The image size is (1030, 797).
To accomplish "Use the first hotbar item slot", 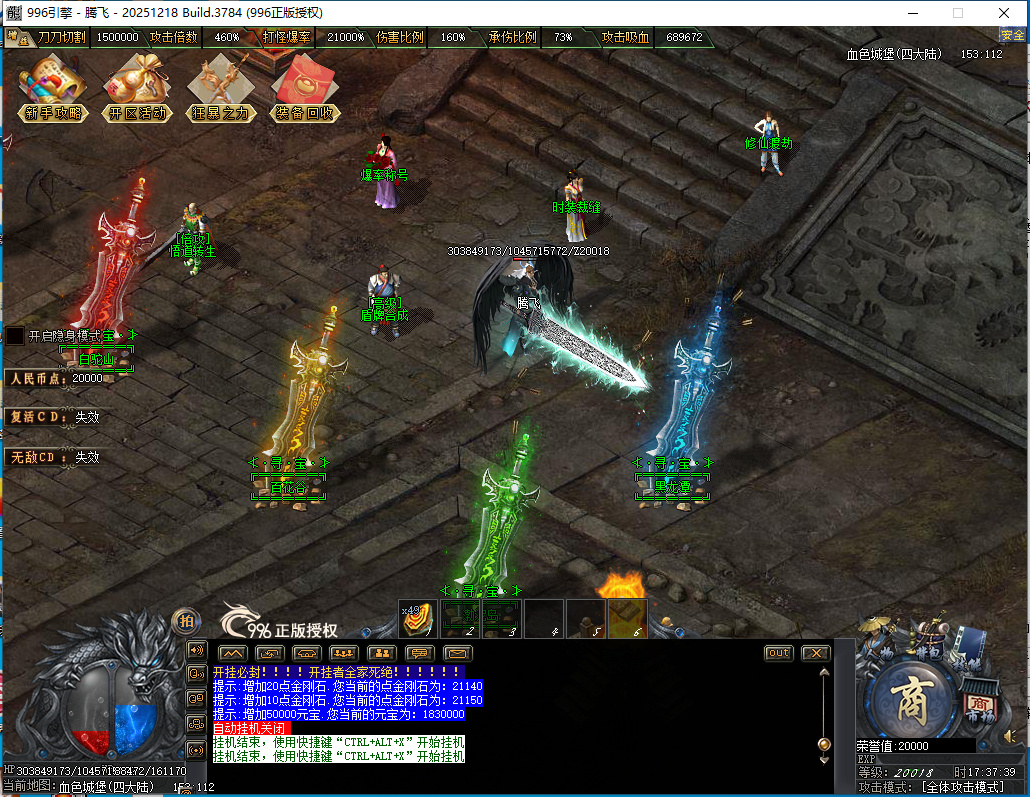I will coord(419,619).
